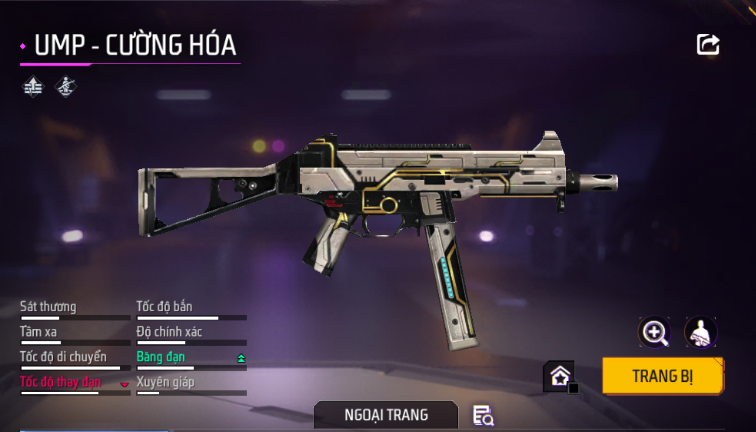Select the soldier with rifle attribute badge
Screen dimensions: 756x432
(x=65, y=86)
